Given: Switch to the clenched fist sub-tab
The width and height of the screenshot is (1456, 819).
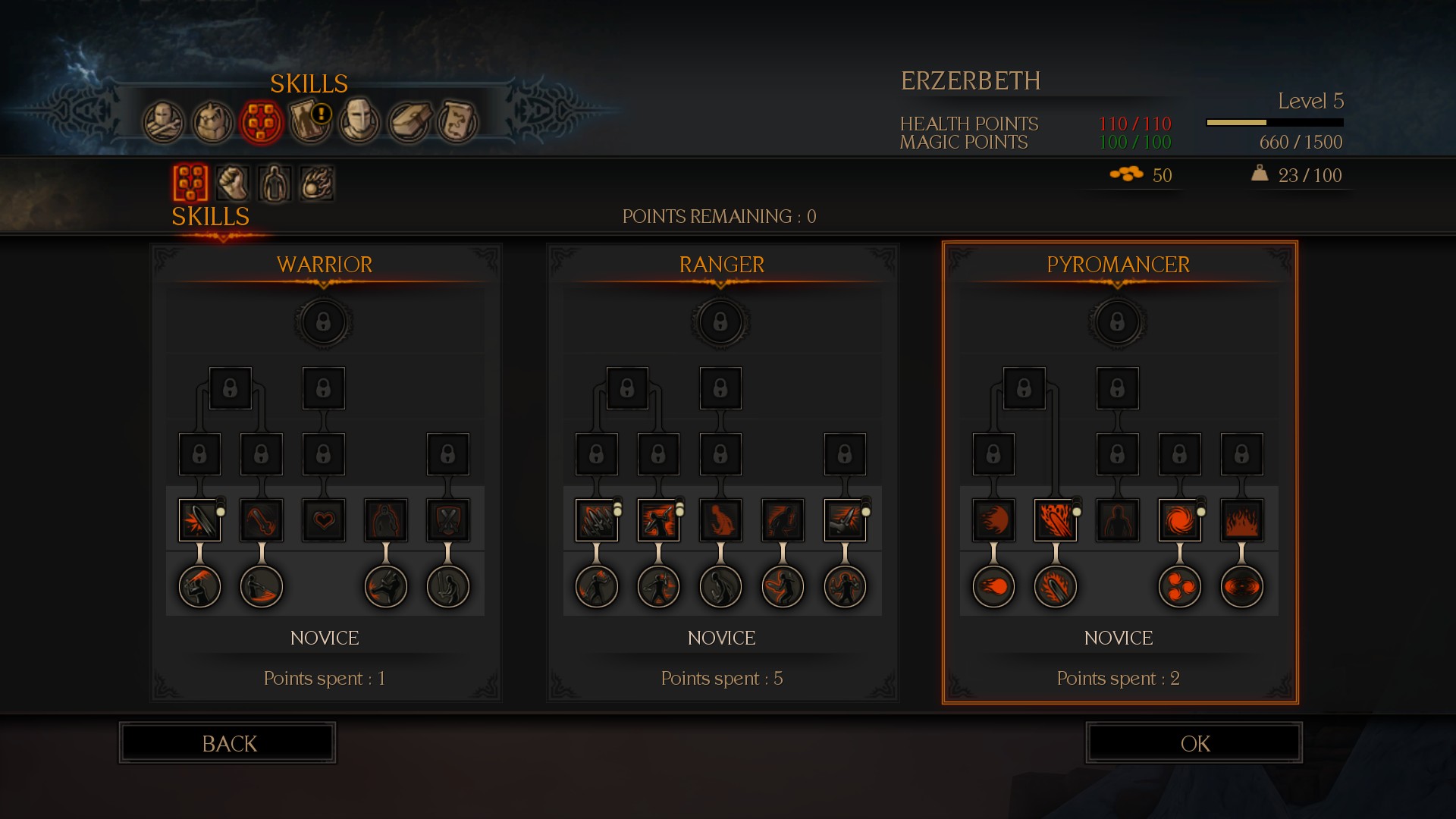Looking at the screenshot, I should tap(233, 183).
